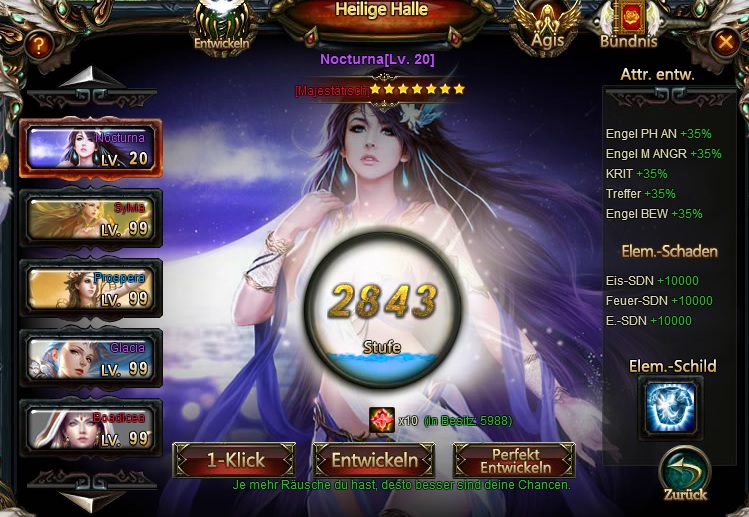Choose Prospera in the angel list

point(90,287)
